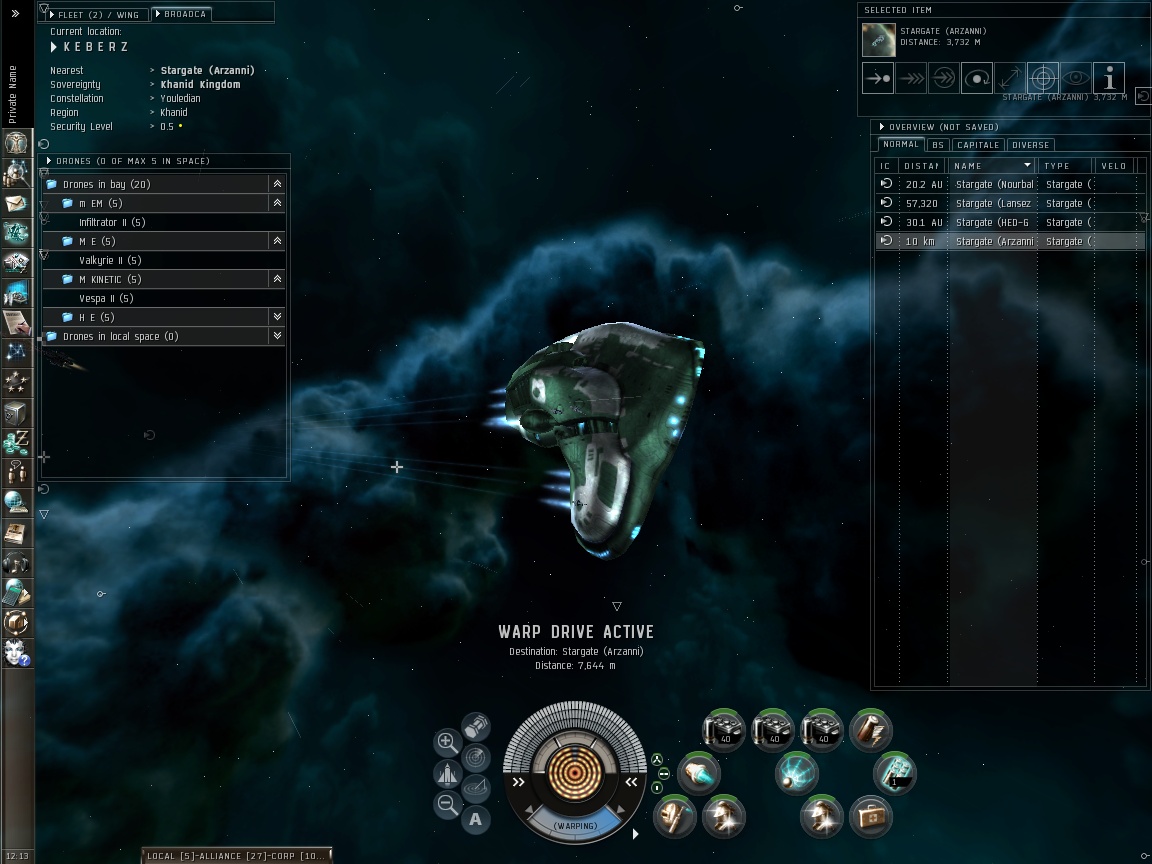Orbit the selected stargate
The height and width of the screenshot is (864, 1152).
[976, 78]
